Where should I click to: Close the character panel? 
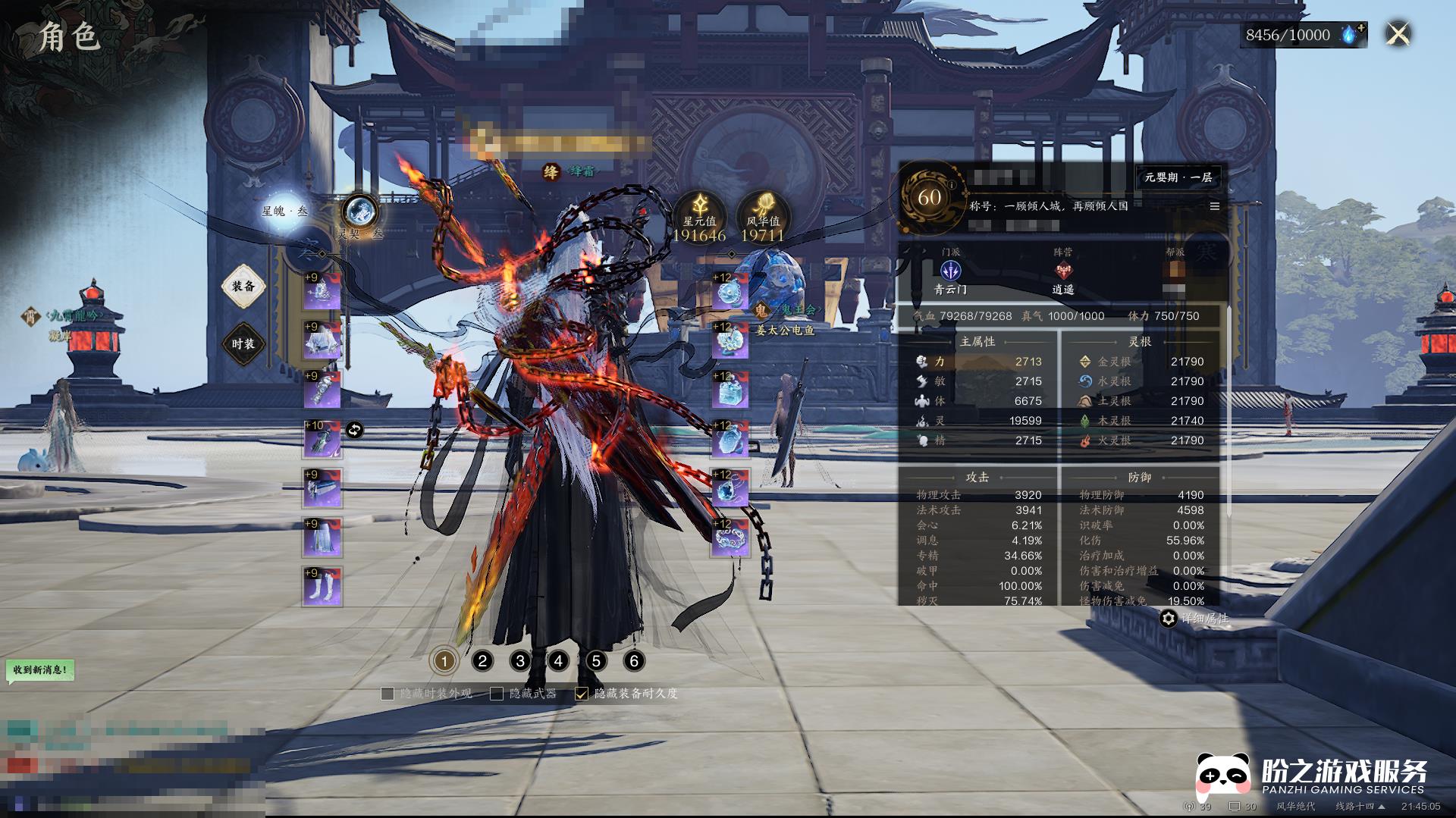(x=1398, y=34)
